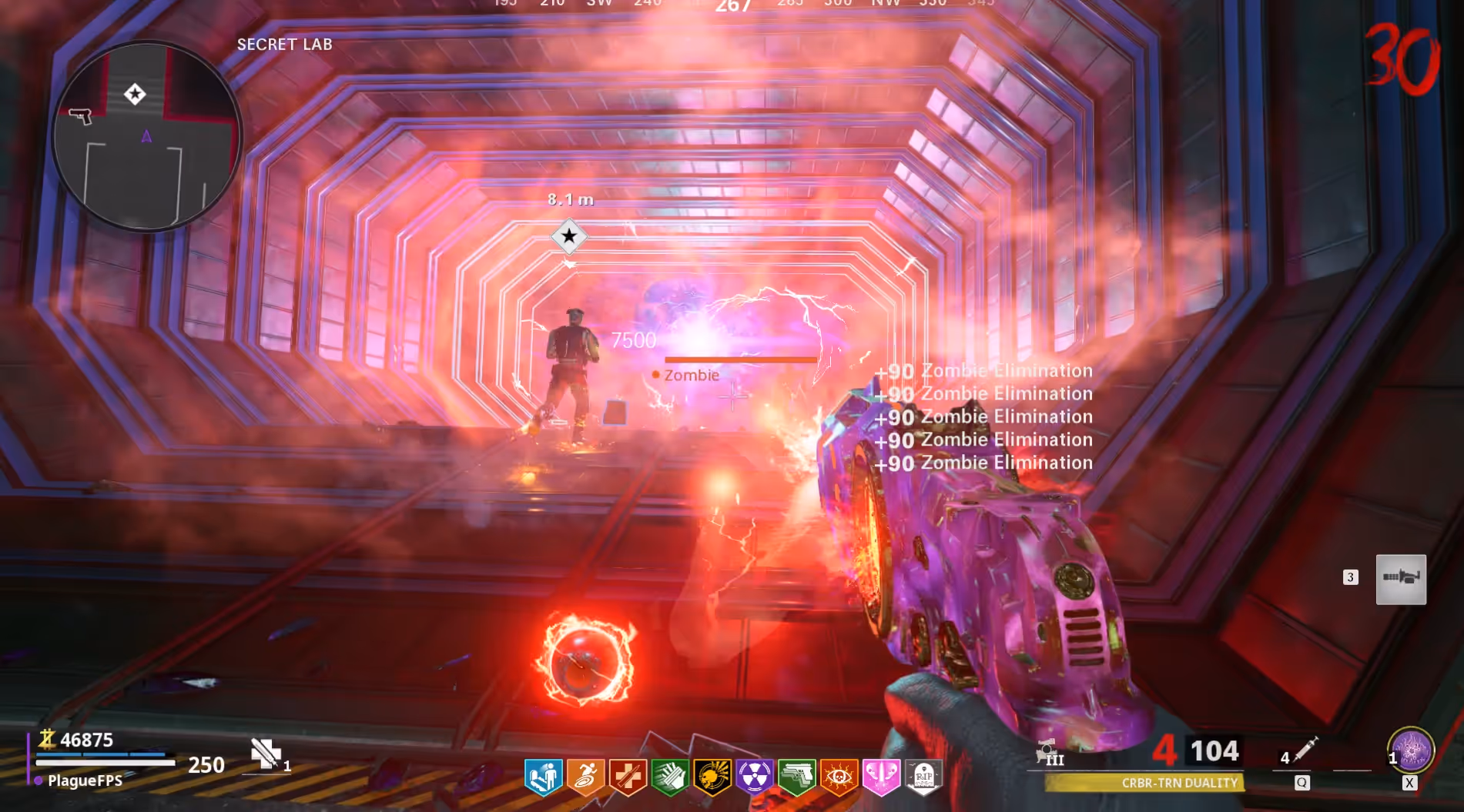This screenshot has width=1464, height=812.
Task: Click the grey RIP tombstone perk icon
Action: tap(923, 776)
